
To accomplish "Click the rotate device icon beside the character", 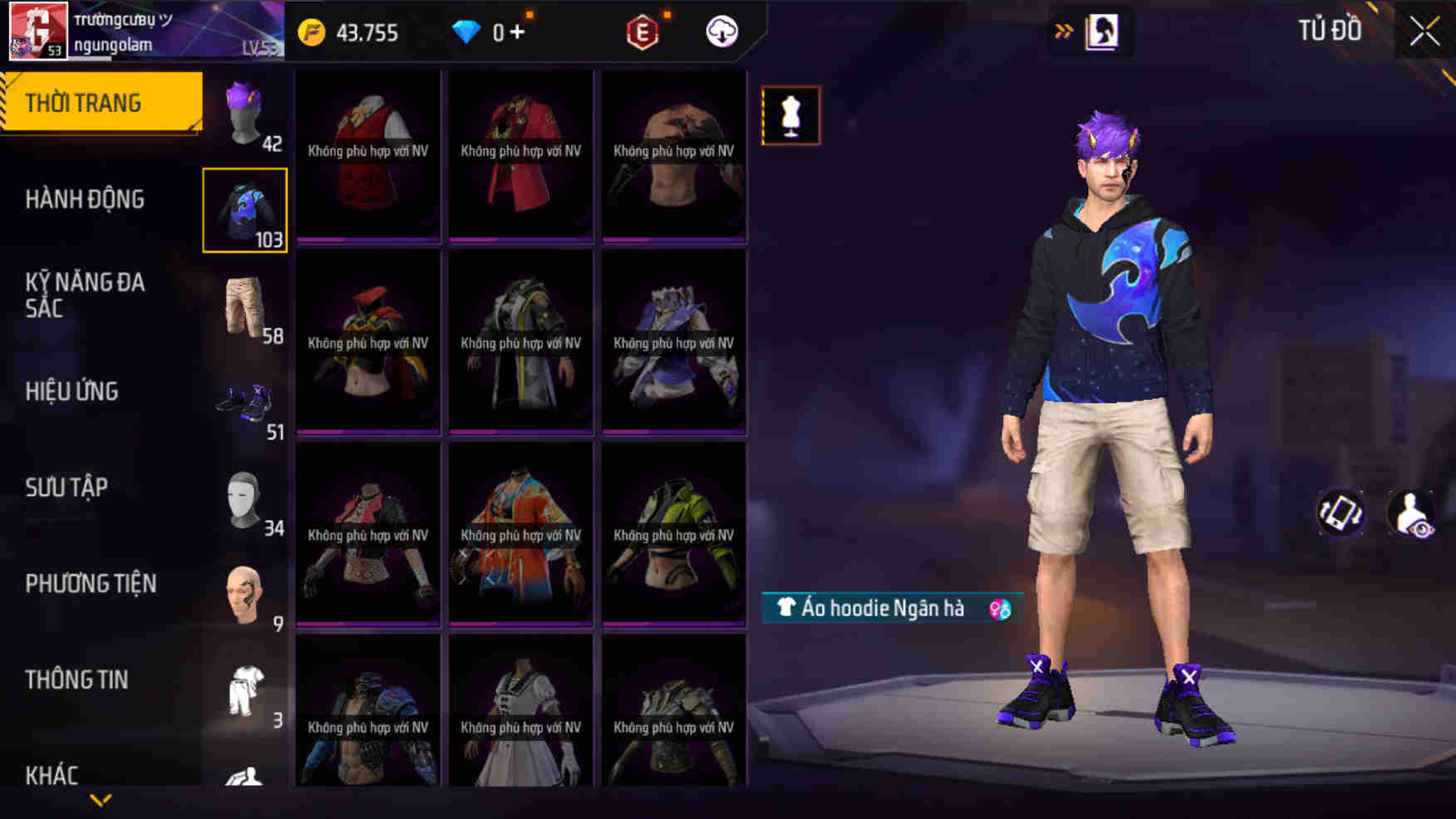I will [1340, 513].
